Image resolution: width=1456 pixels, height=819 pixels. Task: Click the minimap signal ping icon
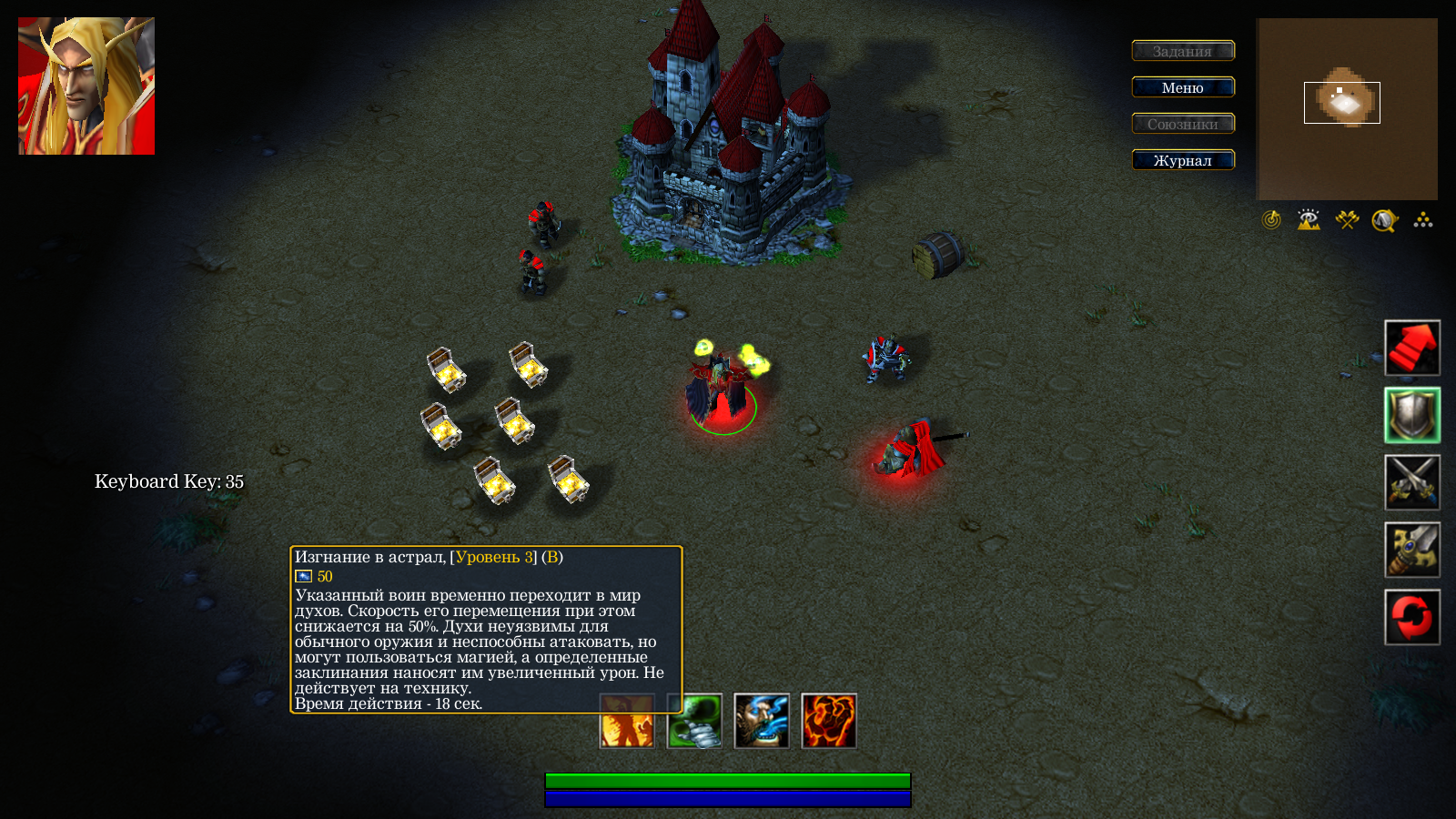coord(1271,220)
